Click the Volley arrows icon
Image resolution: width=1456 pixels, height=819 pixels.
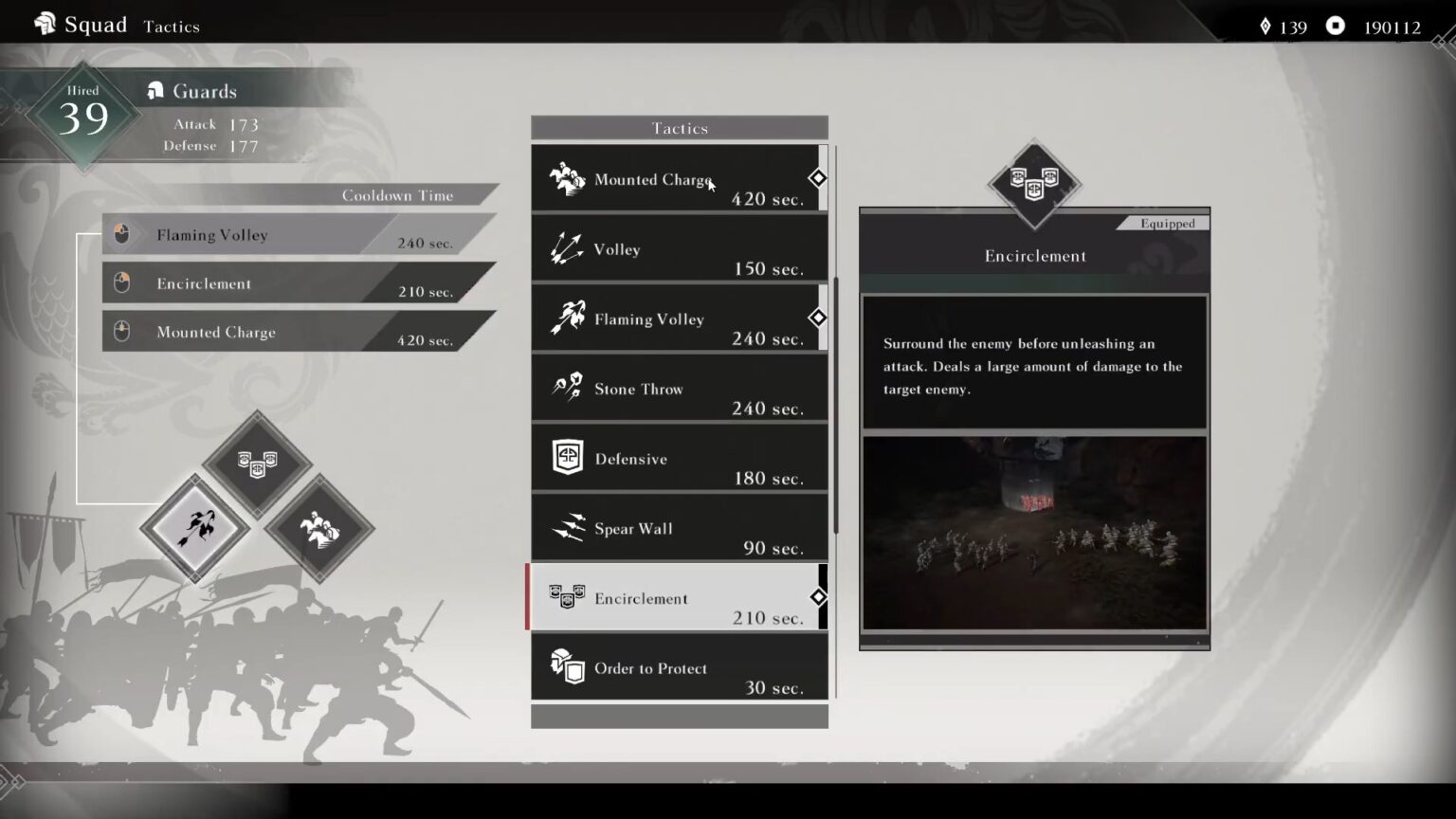(x=567, y=246)
